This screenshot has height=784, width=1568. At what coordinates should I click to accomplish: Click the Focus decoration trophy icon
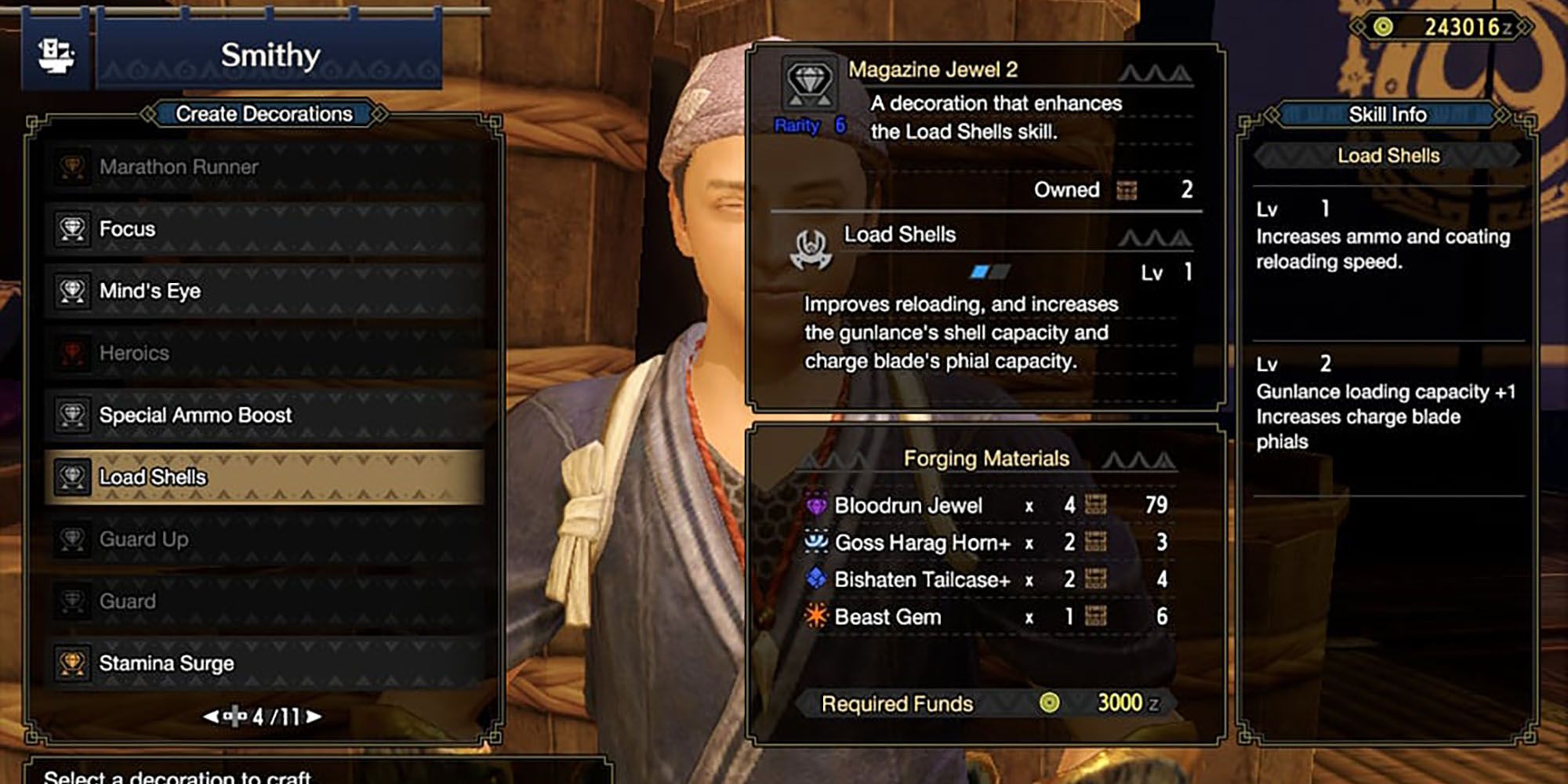click(73, 229)
